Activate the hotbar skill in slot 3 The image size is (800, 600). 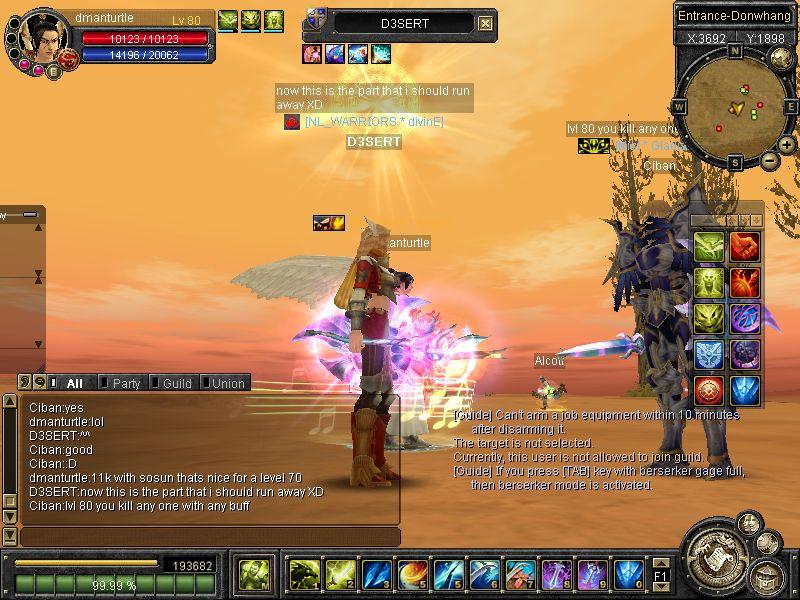pos(377,574)
